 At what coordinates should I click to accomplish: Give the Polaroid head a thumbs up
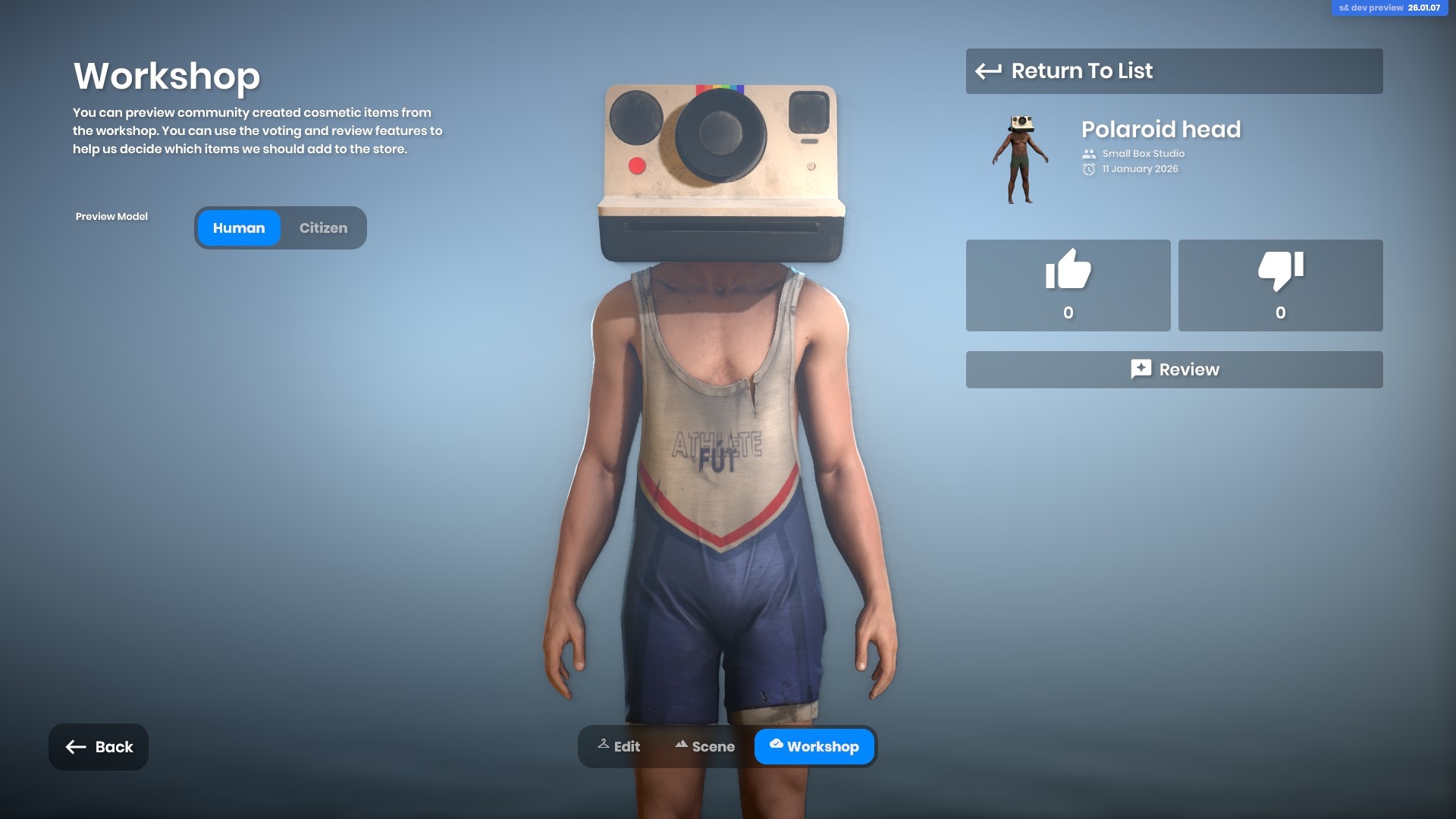[x=1068, y=285]
